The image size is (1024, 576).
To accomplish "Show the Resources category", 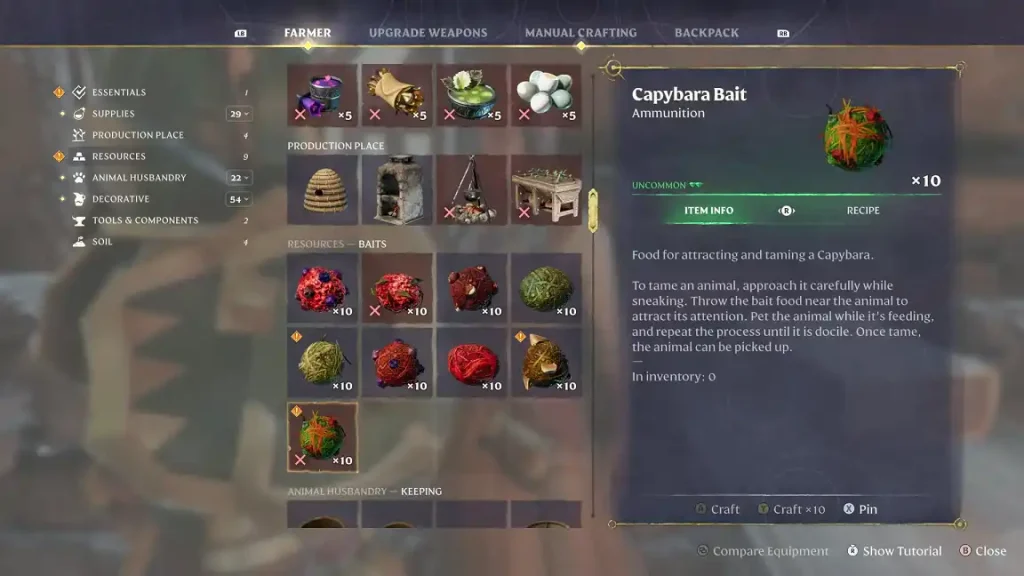I will pos(118,156).
